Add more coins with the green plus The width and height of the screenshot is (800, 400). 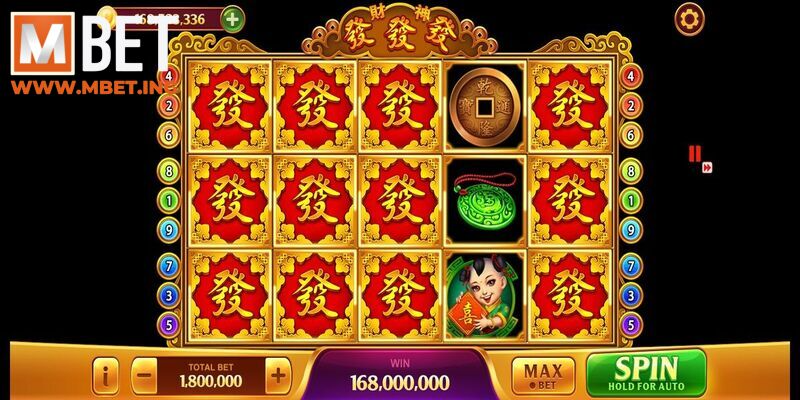(x=231, y=18)
